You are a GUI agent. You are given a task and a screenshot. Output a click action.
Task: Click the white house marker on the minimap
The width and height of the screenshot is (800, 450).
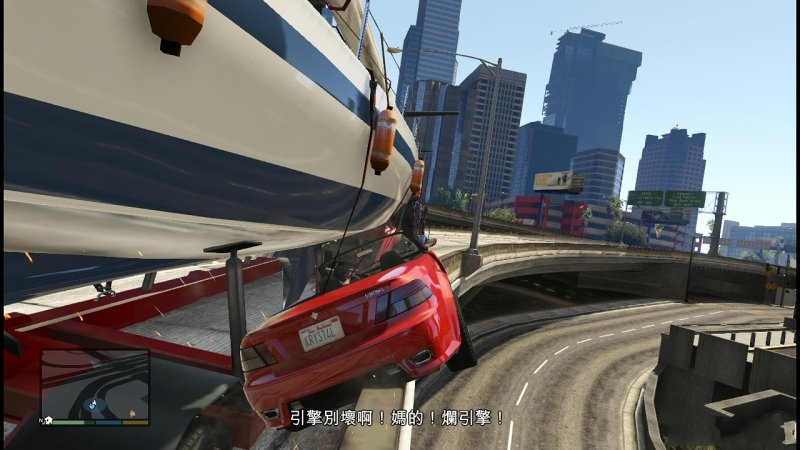pyautogui.click(x=49, y=420)
